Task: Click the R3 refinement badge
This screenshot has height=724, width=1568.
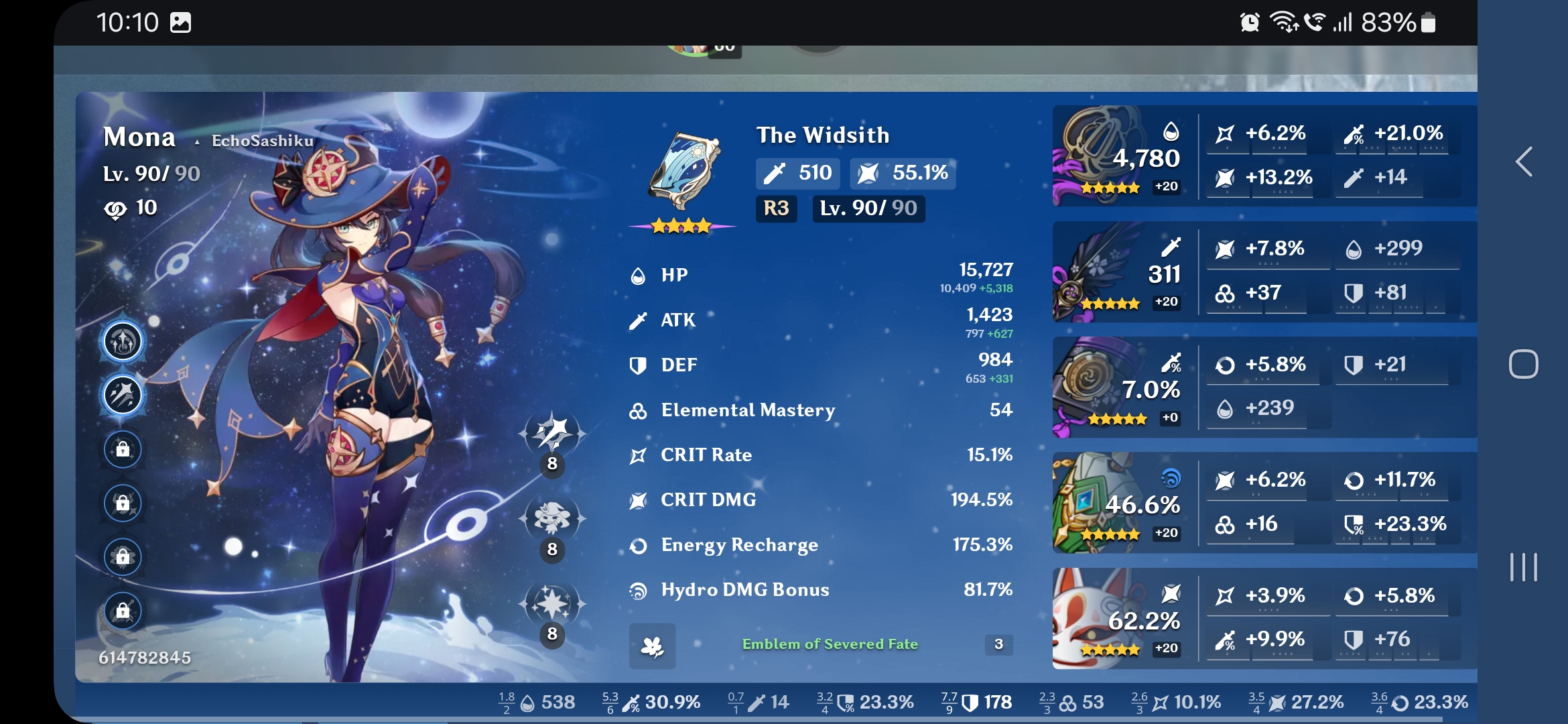Action: click(776, 208)
